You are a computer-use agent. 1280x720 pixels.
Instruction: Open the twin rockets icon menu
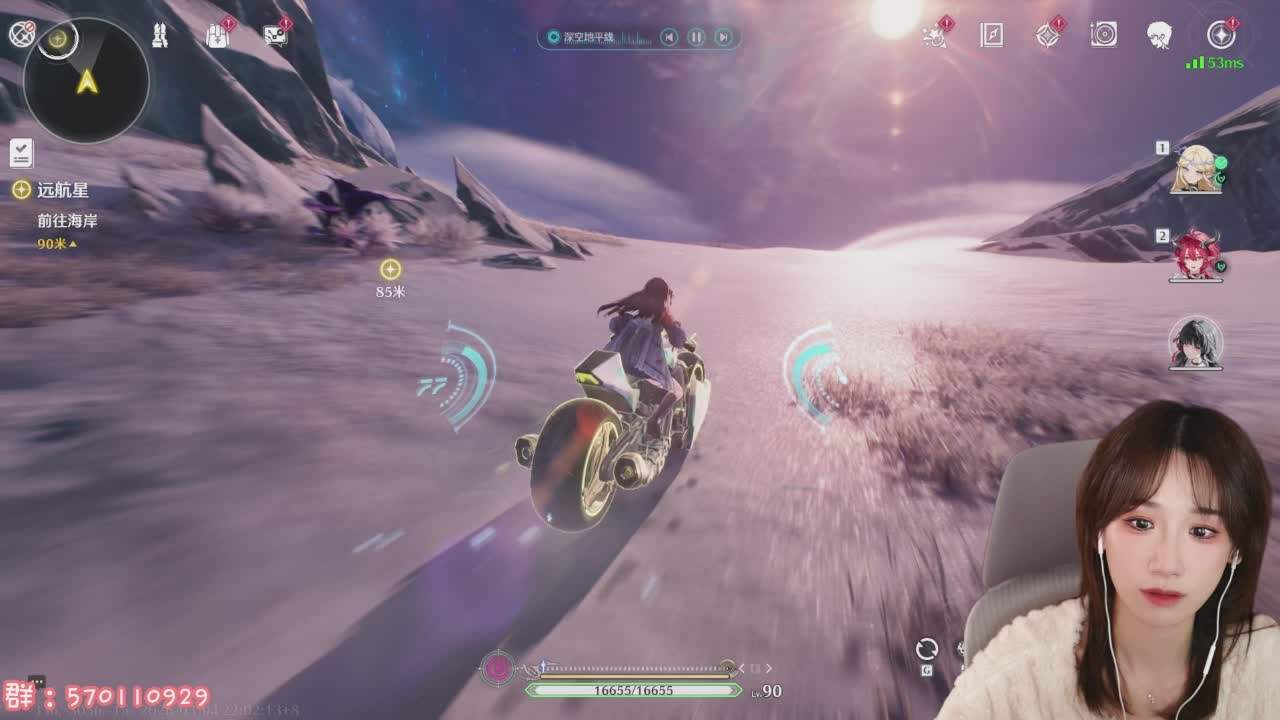[159, 35]
